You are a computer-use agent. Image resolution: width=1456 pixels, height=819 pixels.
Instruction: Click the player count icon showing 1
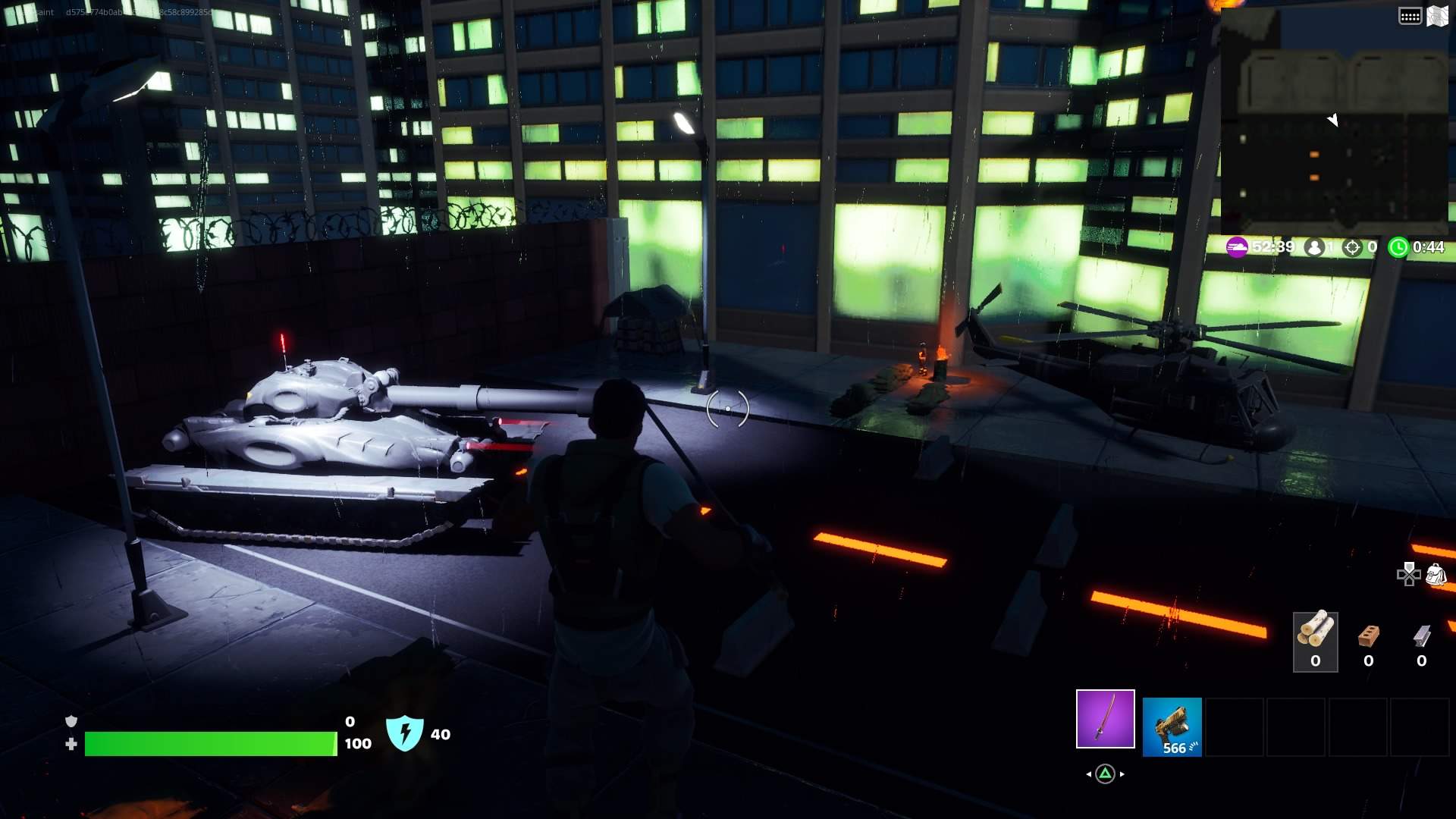(1314, 246)
